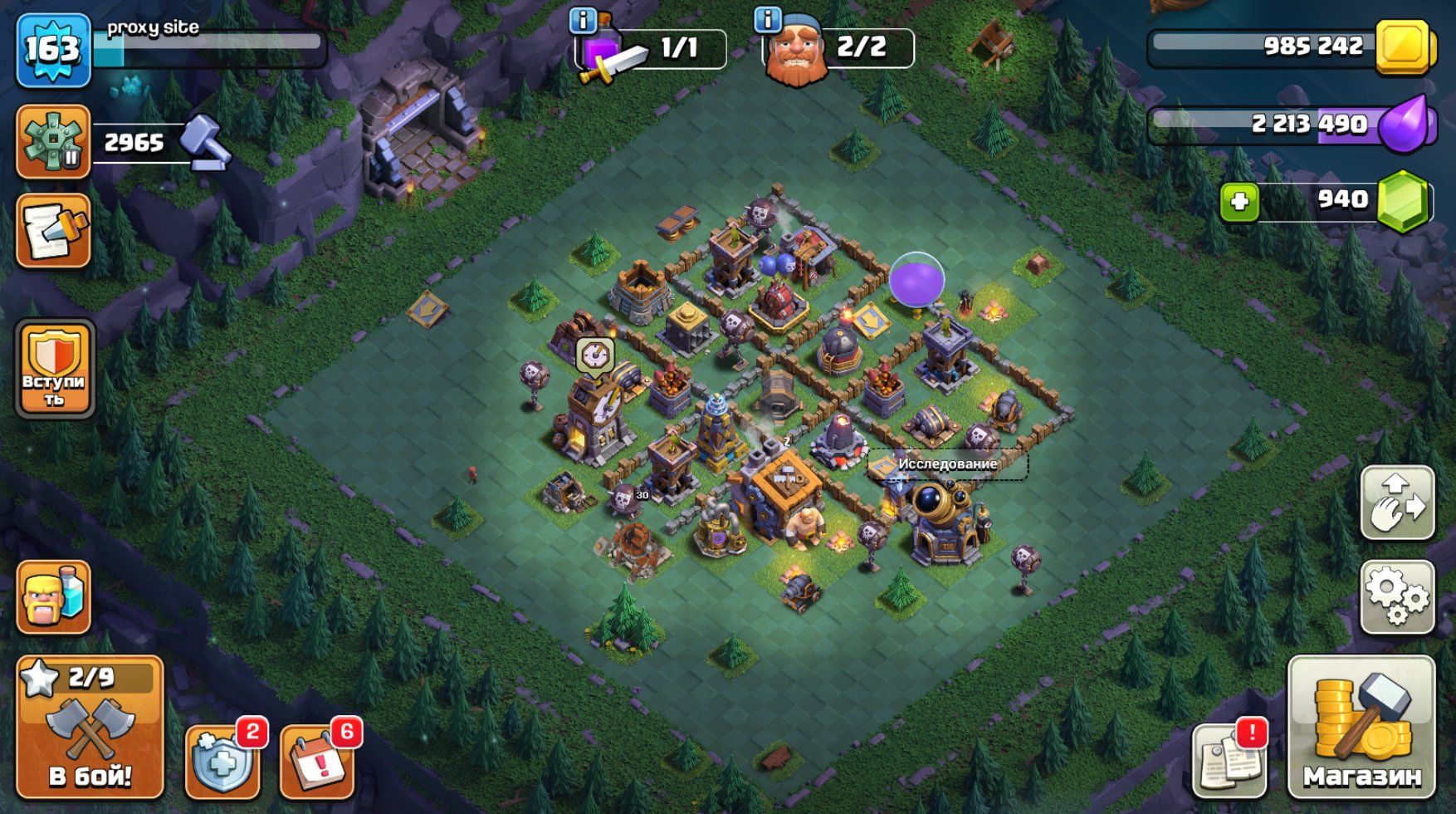Open the Магазин shop

click(1361, 727)
